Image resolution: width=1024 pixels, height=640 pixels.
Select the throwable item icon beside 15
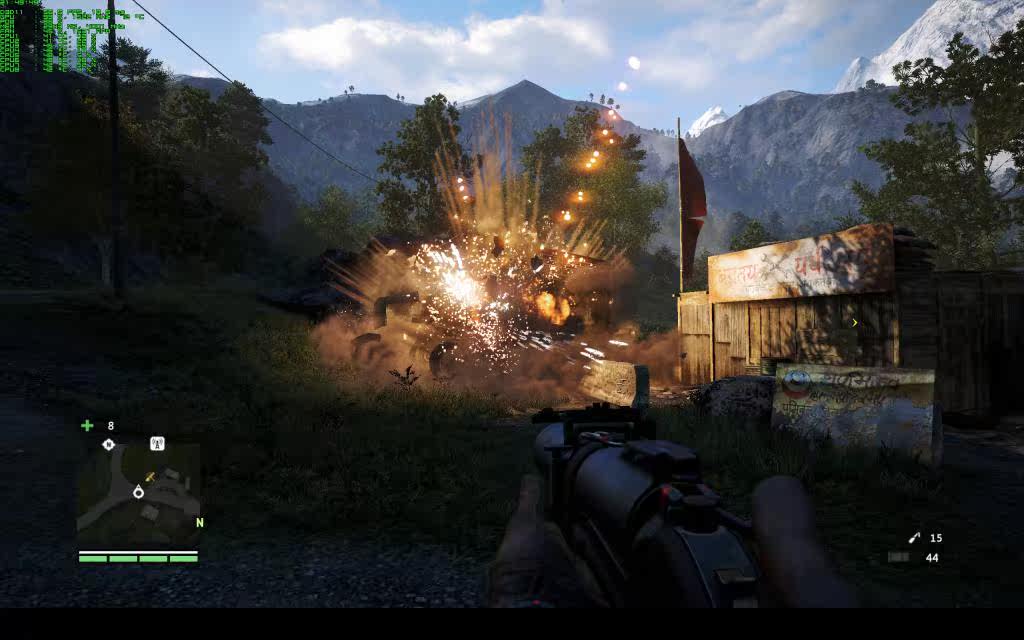point(914,538)
